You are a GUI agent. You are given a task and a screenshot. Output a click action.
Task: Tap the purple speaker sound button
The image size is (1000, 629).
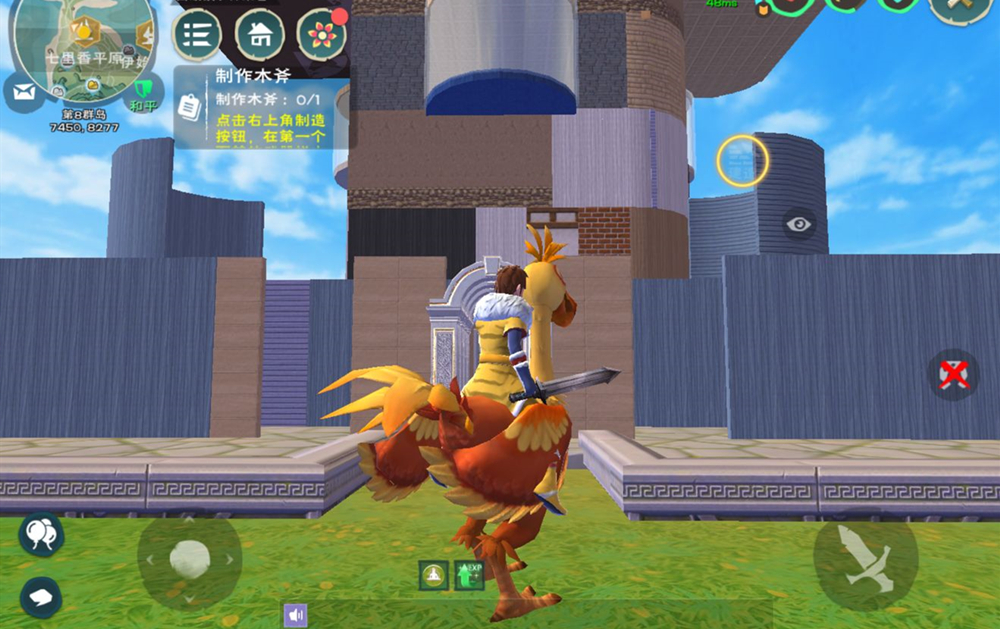coord(295,615)
